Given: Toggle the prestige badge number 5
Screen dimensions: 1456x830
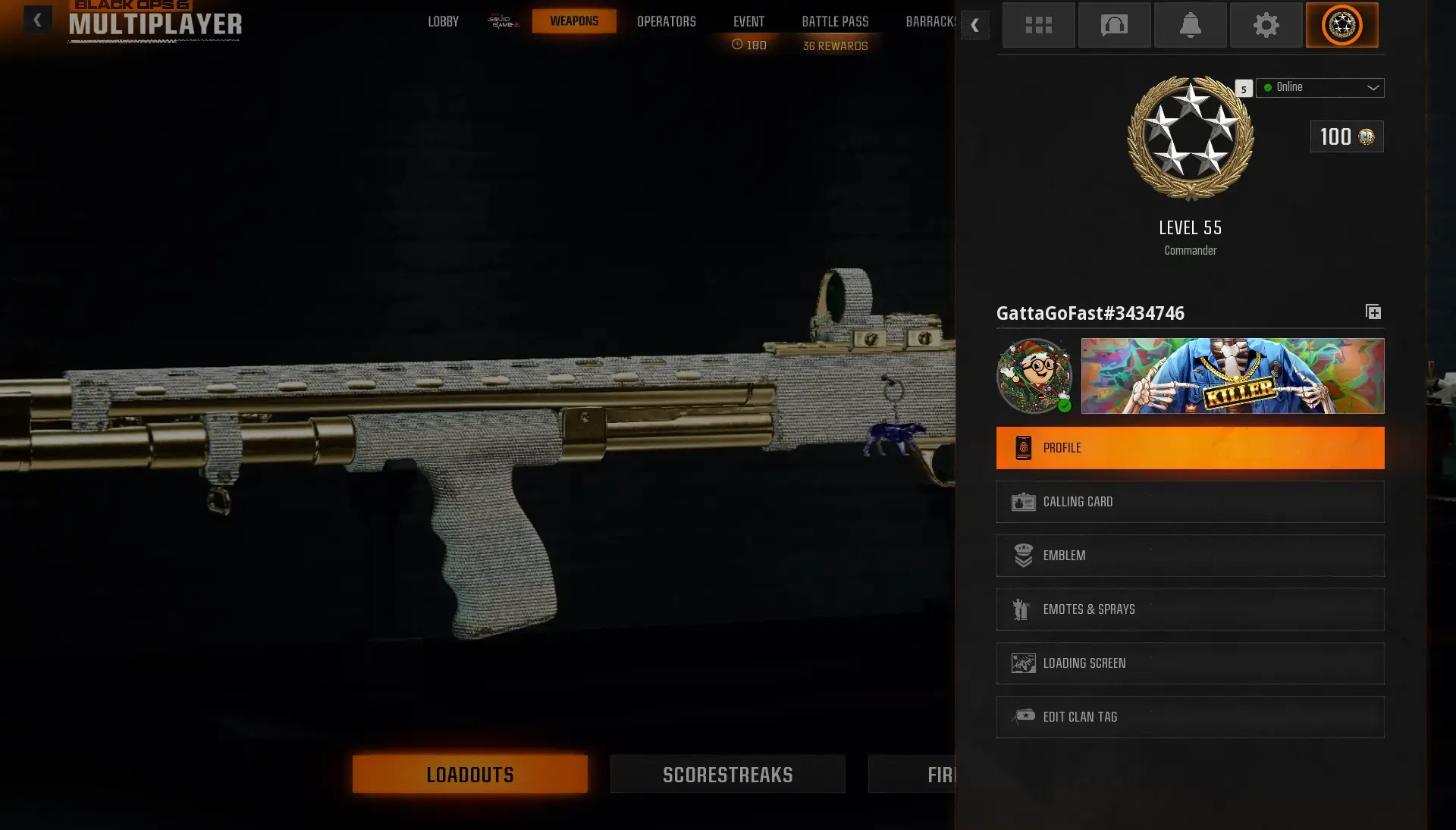Looking at the screenshot, I should pos(1243,89).
